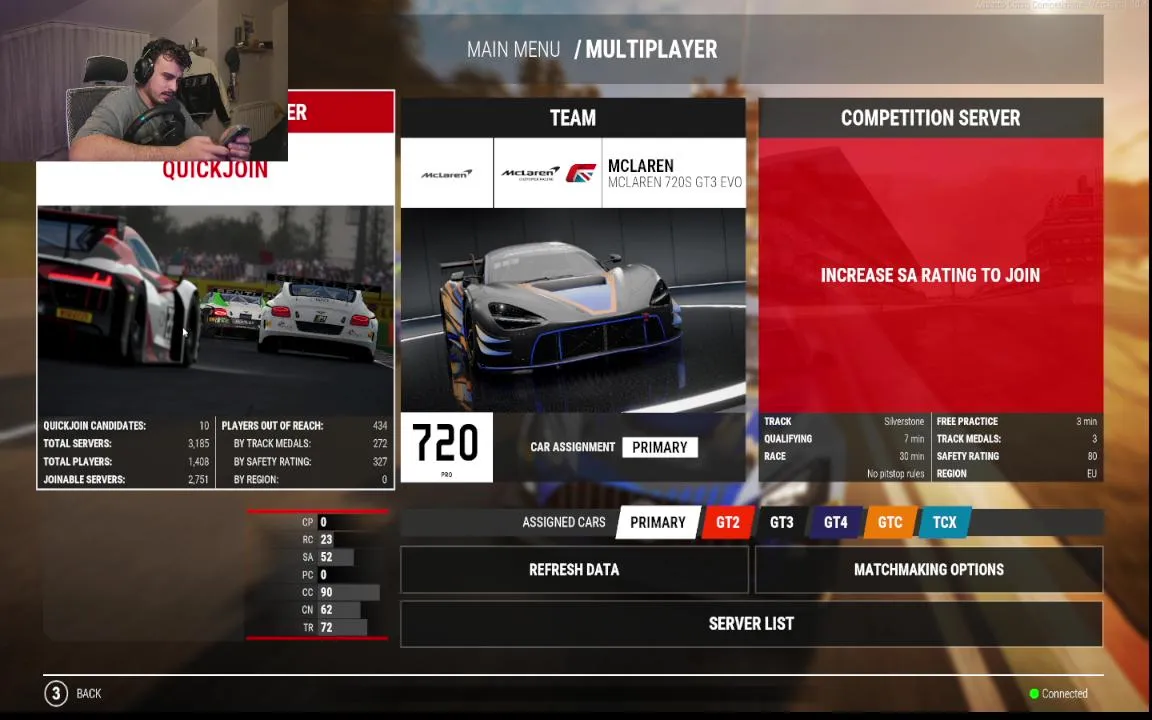Image resolution: width=1152 pixels, height=720 pixels.
Task: Choose the GT4 car class tab
Action: pyautogui.click(x=835, y=522)
